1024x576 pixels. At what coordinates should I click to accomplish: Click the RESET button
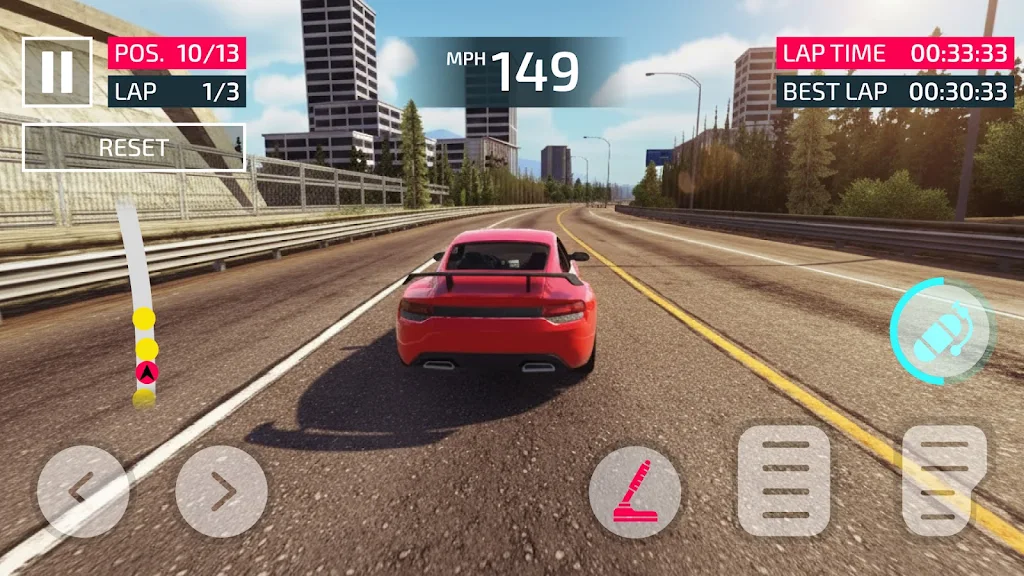coord(134,148)
